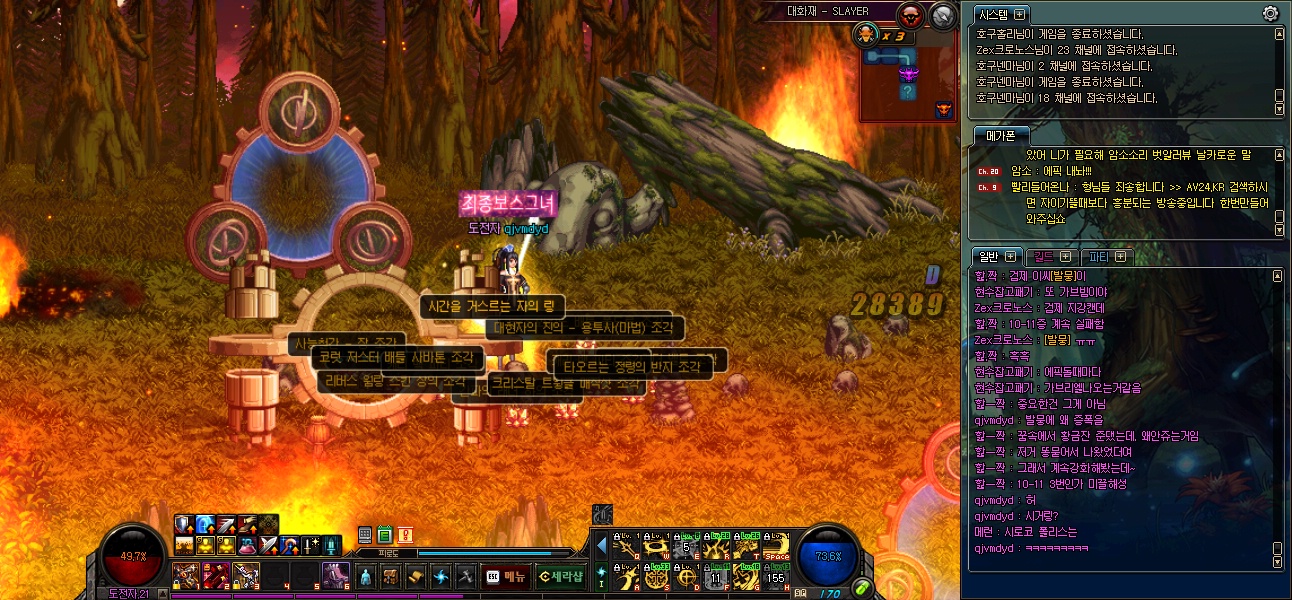Activate the skill on the Space key slot
The width and height of the screenshot is (1292, 600).
point(776,547)
